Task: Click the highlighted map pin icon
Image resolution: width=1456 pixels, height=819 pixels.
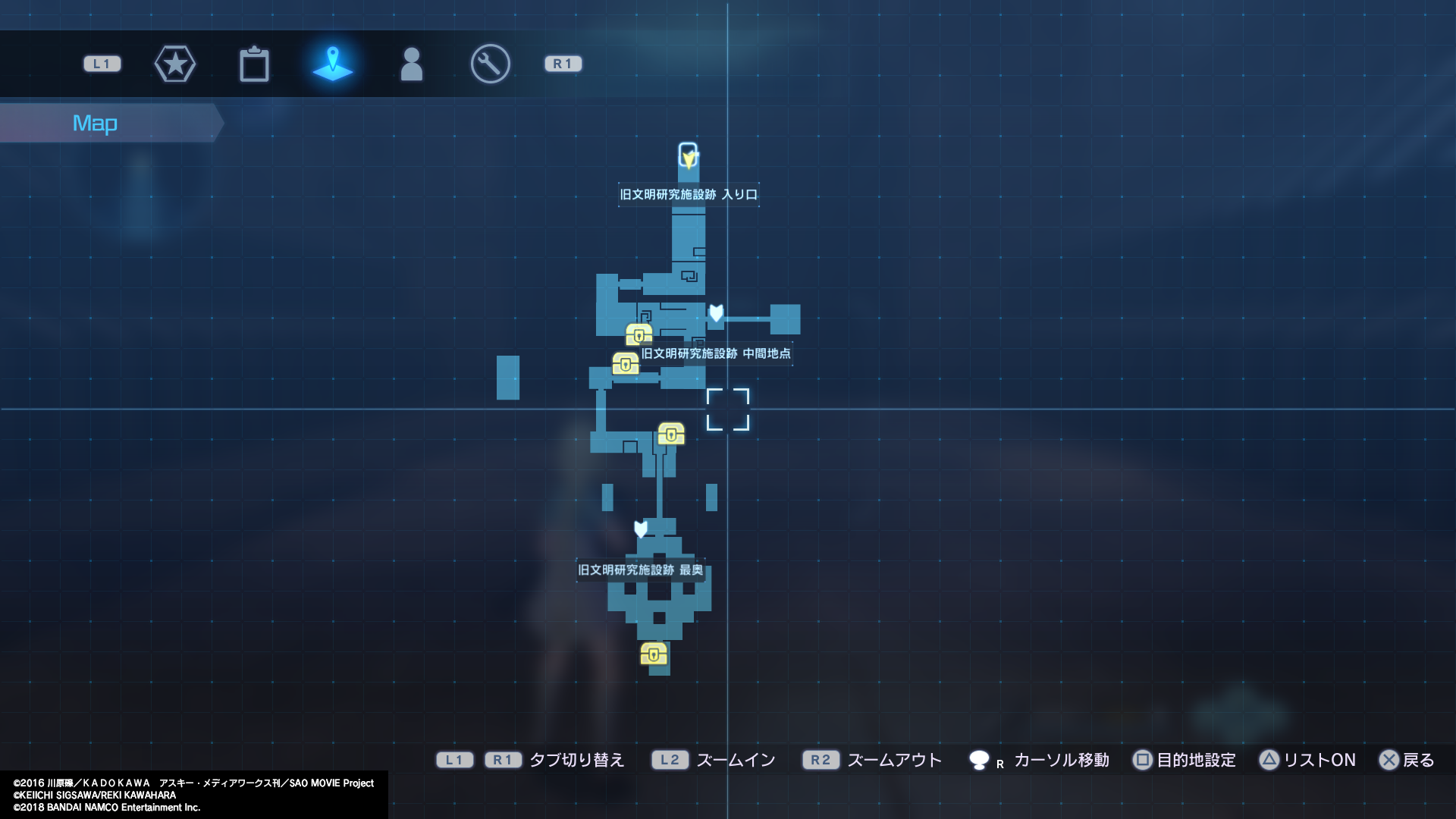Action: [332, 64]
